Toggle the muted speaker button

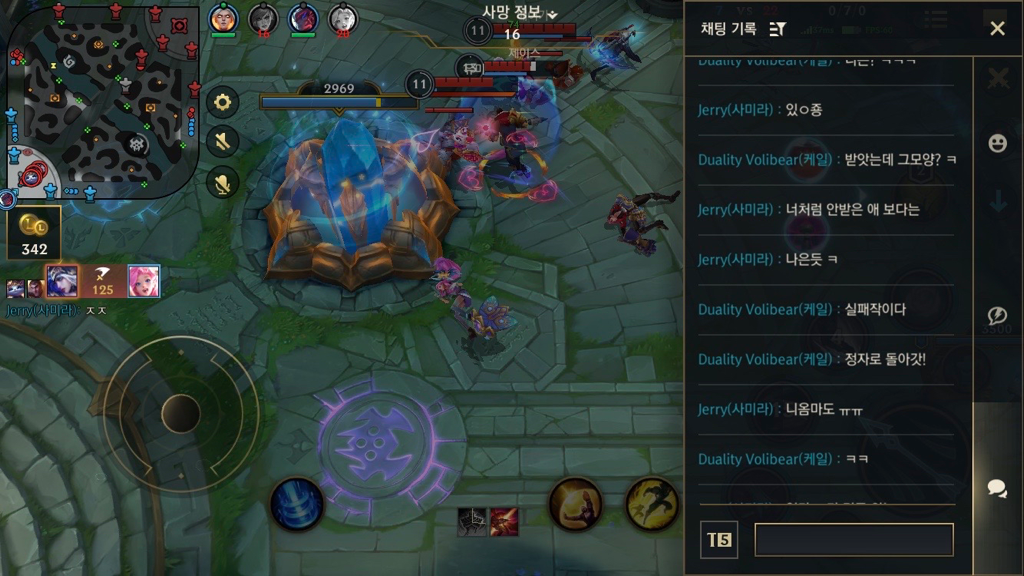[x=223, y=141]
